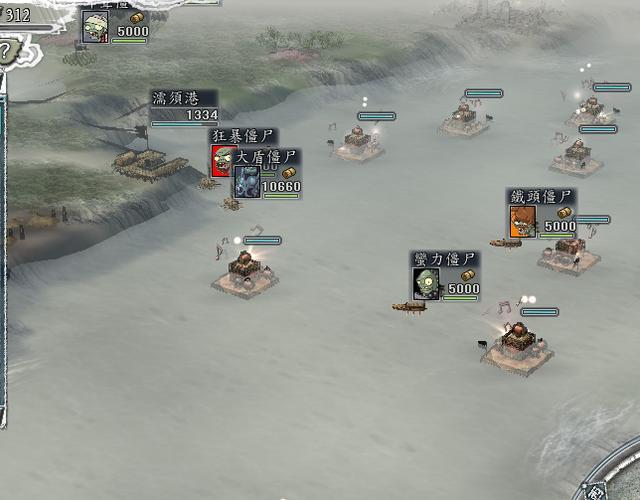Screen dimensions: 640x500
Task: Choose the 鐵頭僵尸 unit portrait
Action: coord(522,222)
